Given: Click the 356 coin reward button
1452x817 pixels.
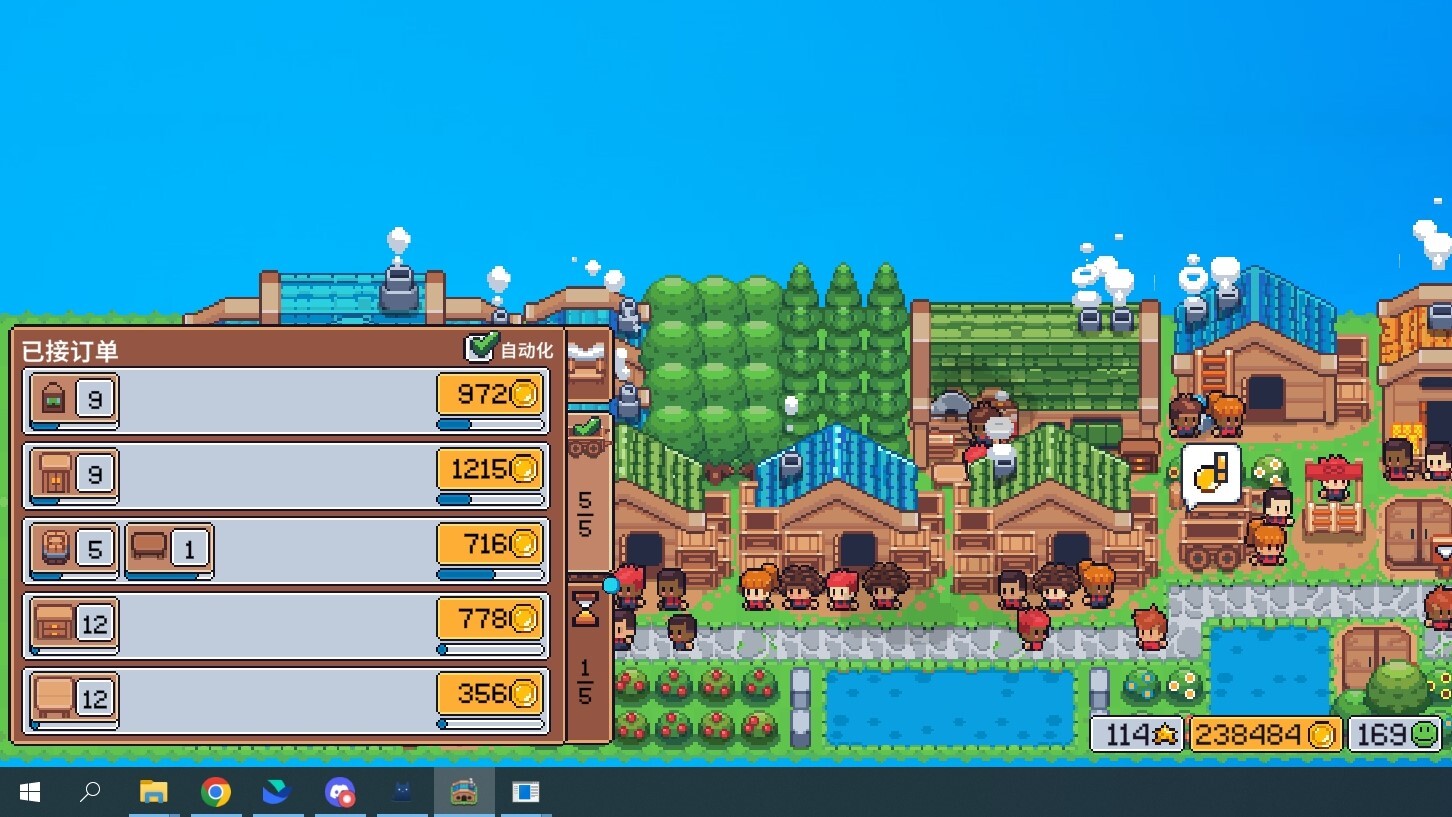Looking at the screenshot, I should (x=489, y=692).
